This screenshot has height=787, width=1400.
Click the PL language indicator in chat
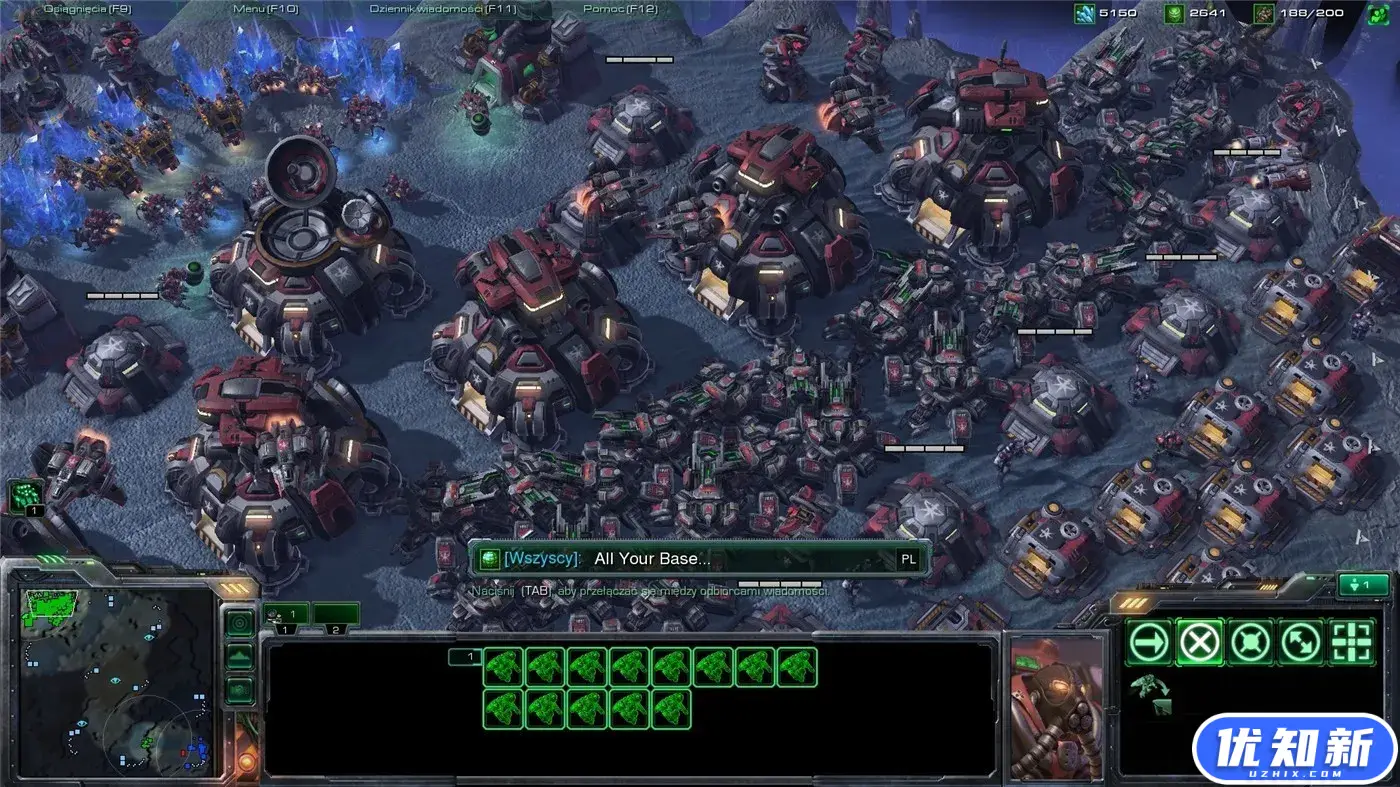(908, 559)
